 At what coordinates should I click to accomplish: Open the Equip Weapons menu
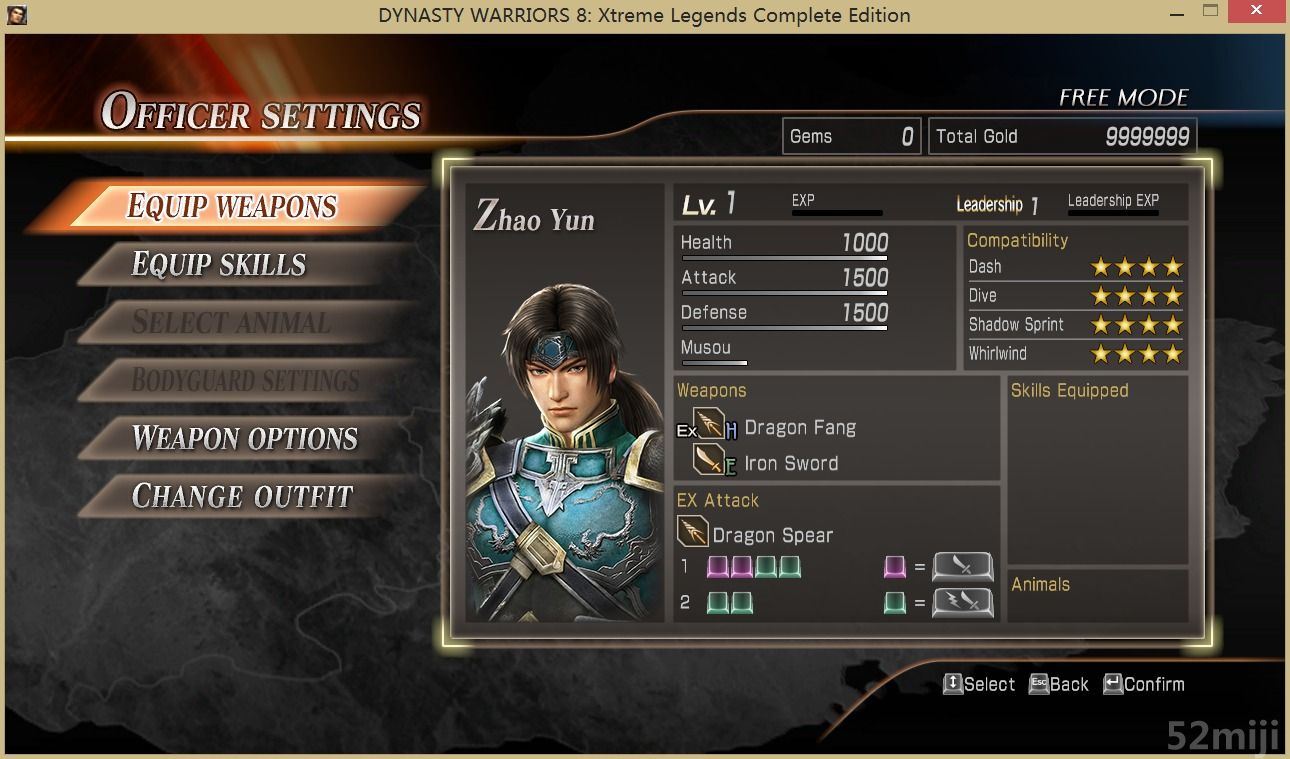[231, 207]
